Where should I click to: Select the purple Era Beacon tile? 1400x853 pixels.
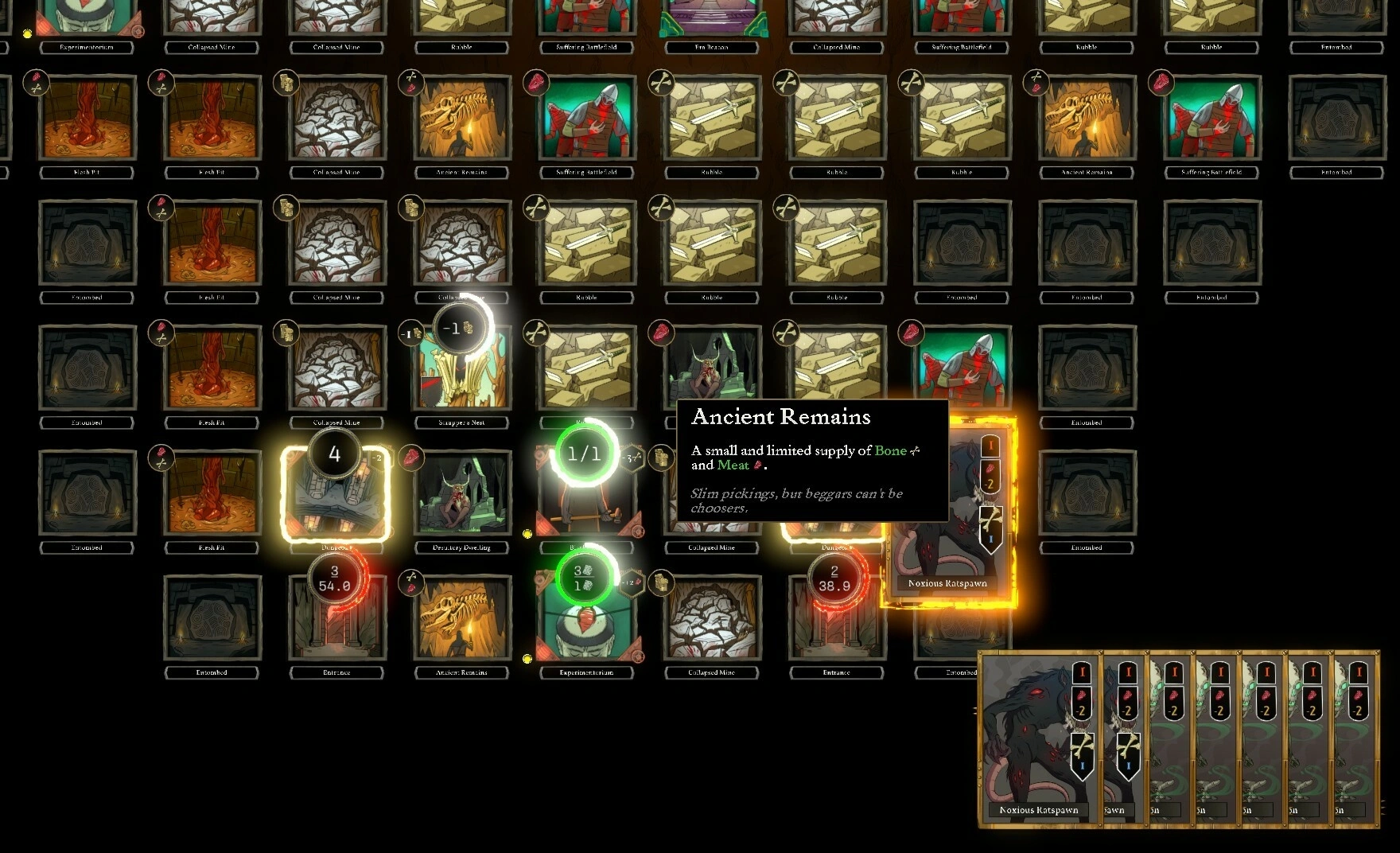click(x=711, y=18)
